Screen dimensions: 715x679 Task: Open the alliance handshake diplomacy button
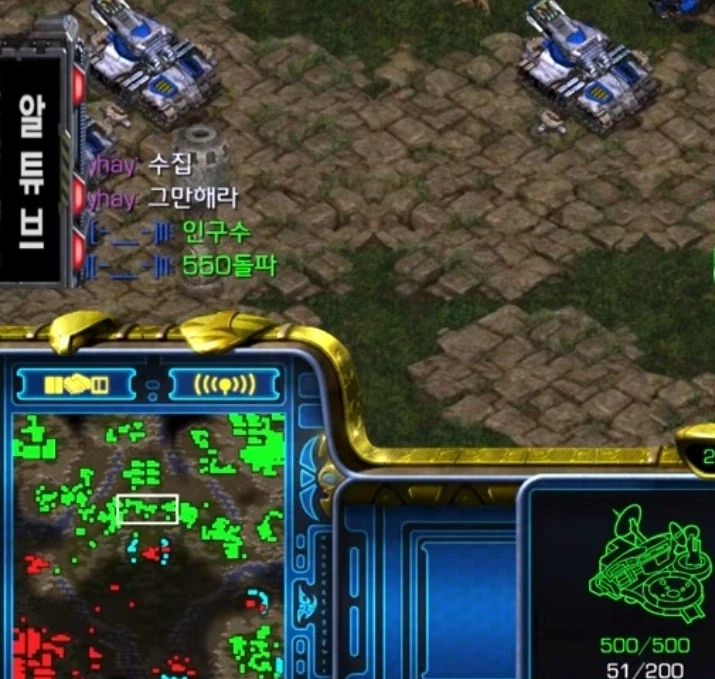(x=76, y=384)
